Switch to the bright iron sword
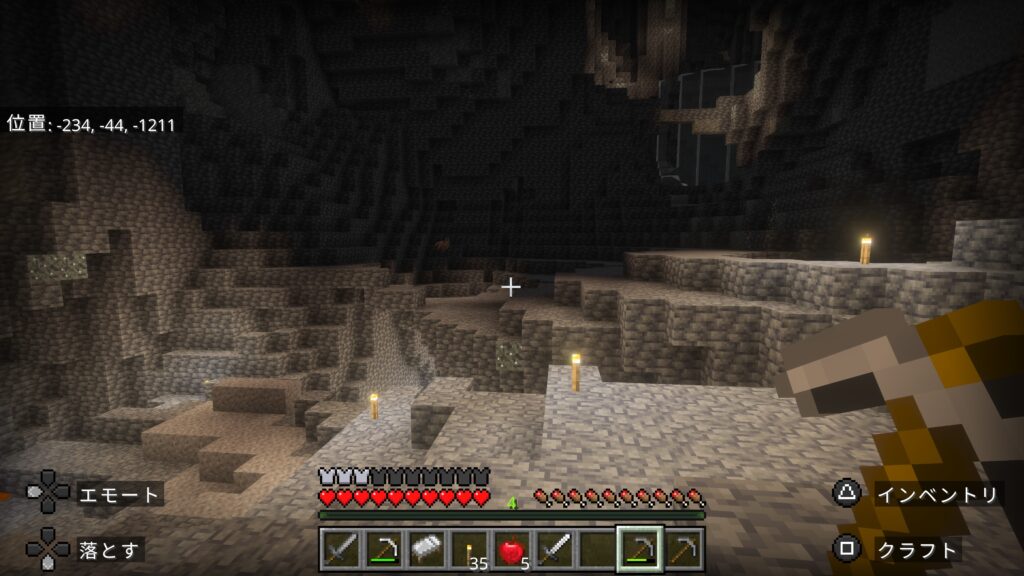The height and width of the screenshot is (576, 1024). (x=554, y=549)
